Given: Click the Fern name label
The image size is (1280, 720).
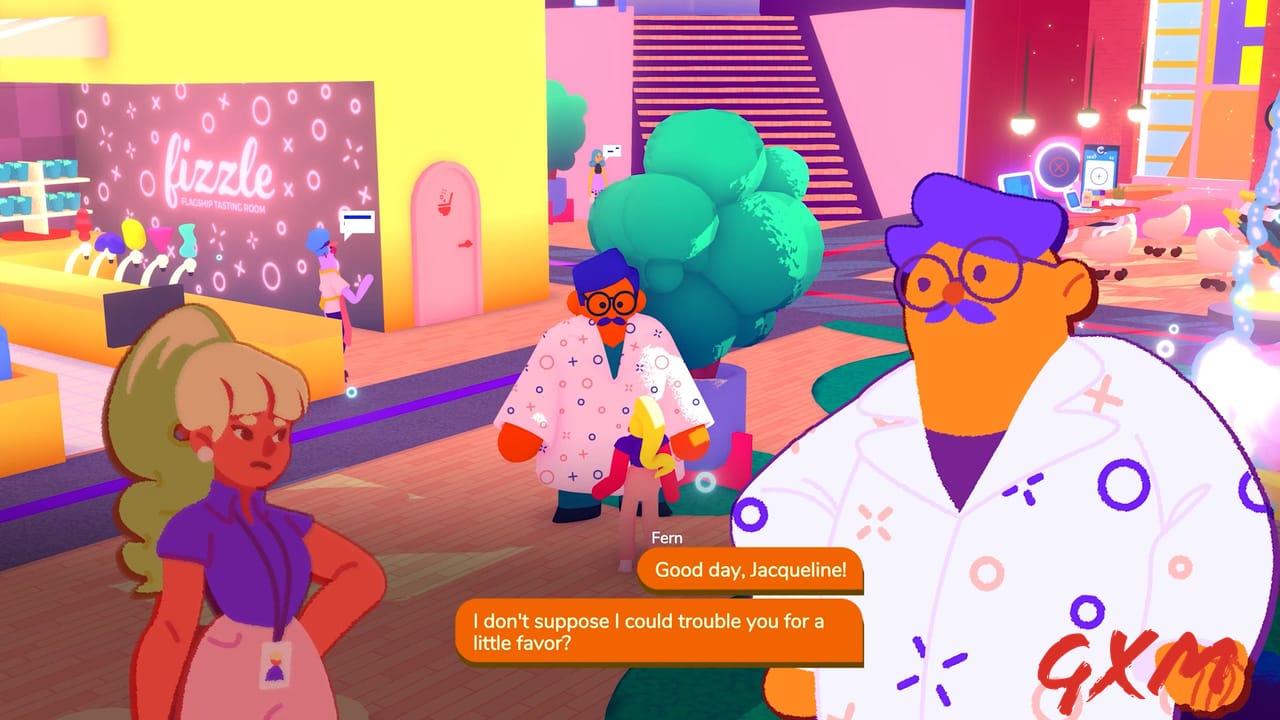Looking at the screenshot, I should pos(667,538).
